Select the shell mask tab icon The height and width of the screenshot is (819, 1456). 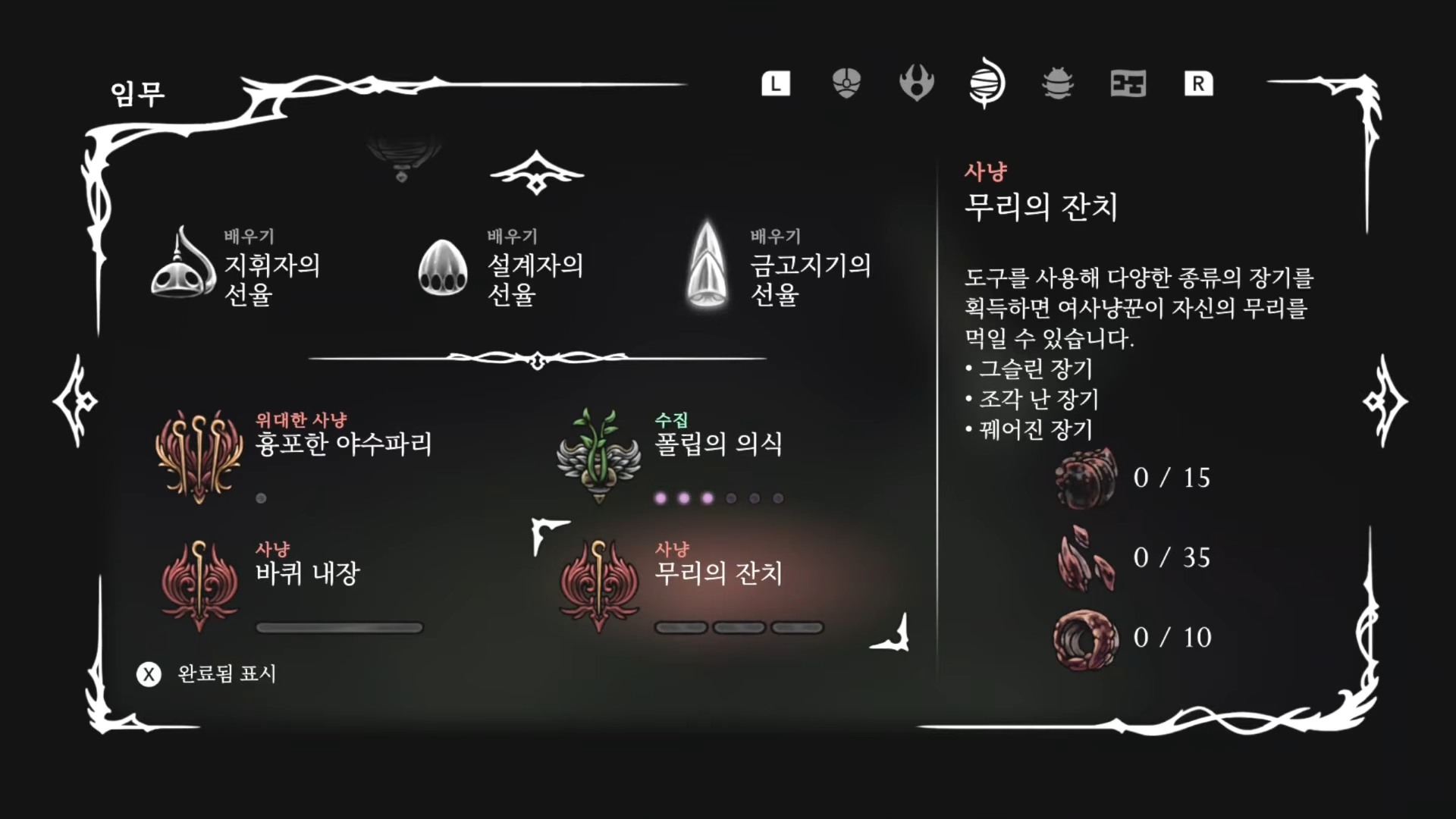coord(846,84)
